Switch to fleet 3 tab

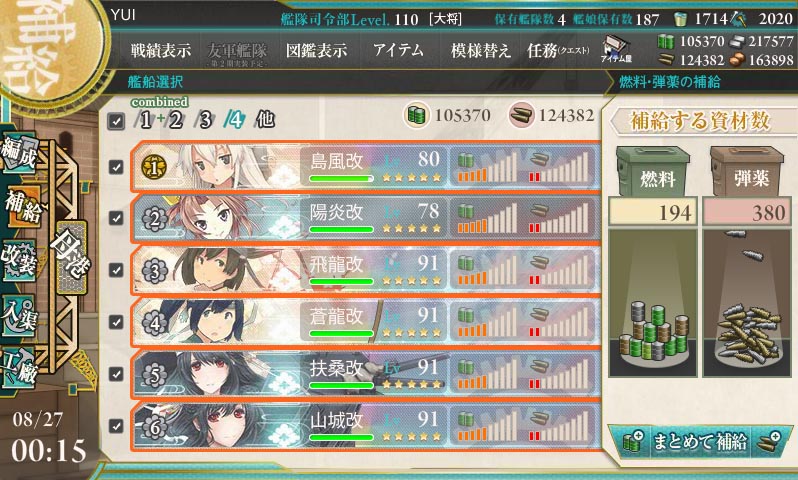(x=206, y=120)
